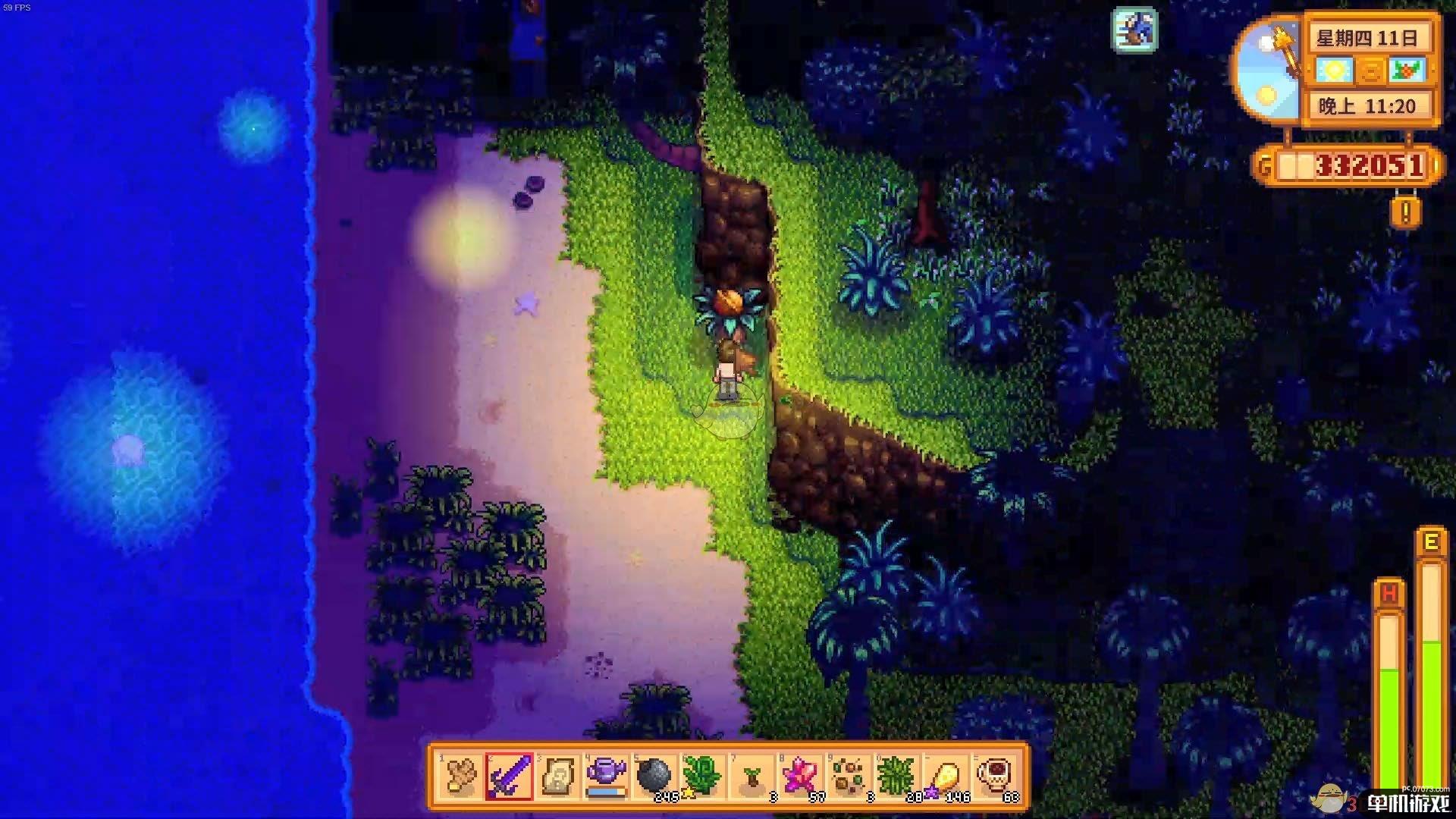This screenshot has height=819, width=1456.
Task: Select the purple Galaxy Sword slot
Action: [509, 777]
